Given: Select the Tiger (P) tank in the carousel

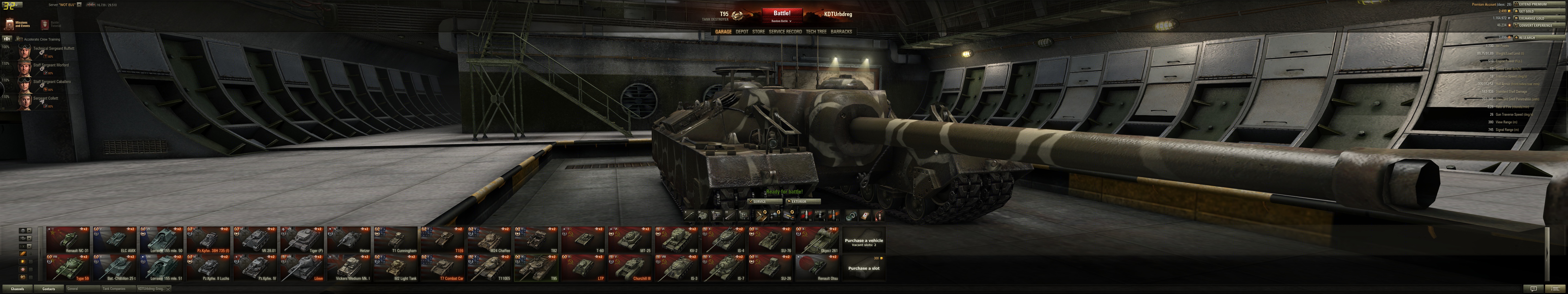Looking at the screenshot, I should click(x=302, y=240).
